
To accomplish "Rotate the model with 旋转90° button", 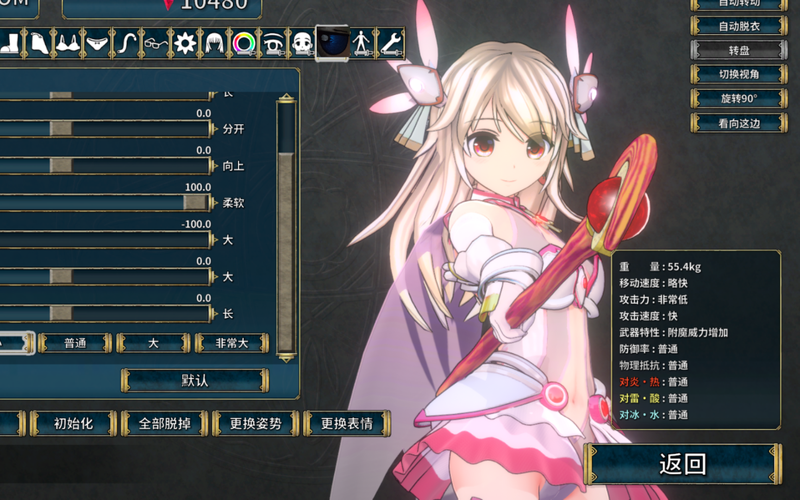I will coord(739,98).
